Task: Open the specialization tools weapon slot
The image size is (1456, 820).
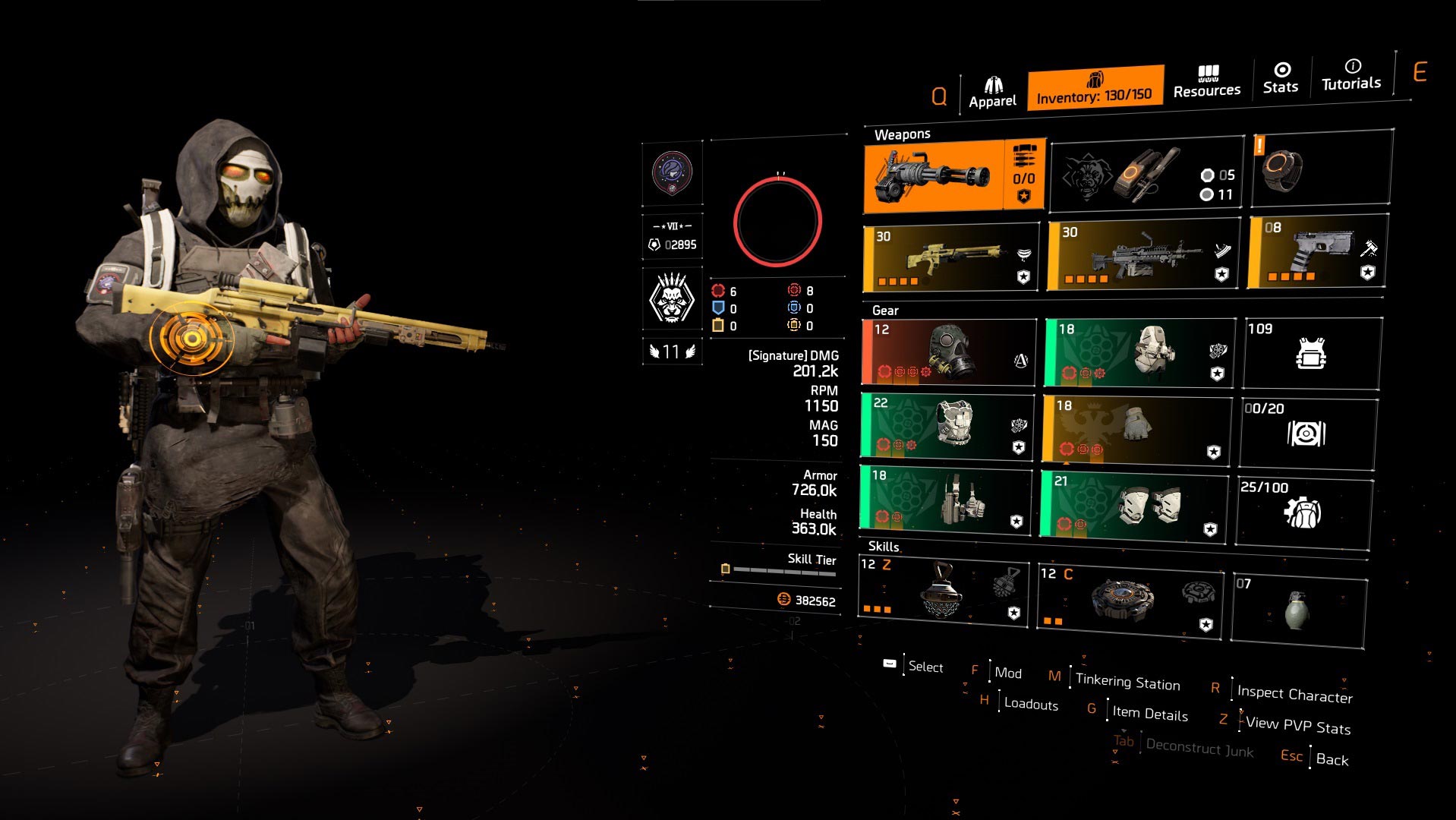Action: click(x=1146, y=175)
